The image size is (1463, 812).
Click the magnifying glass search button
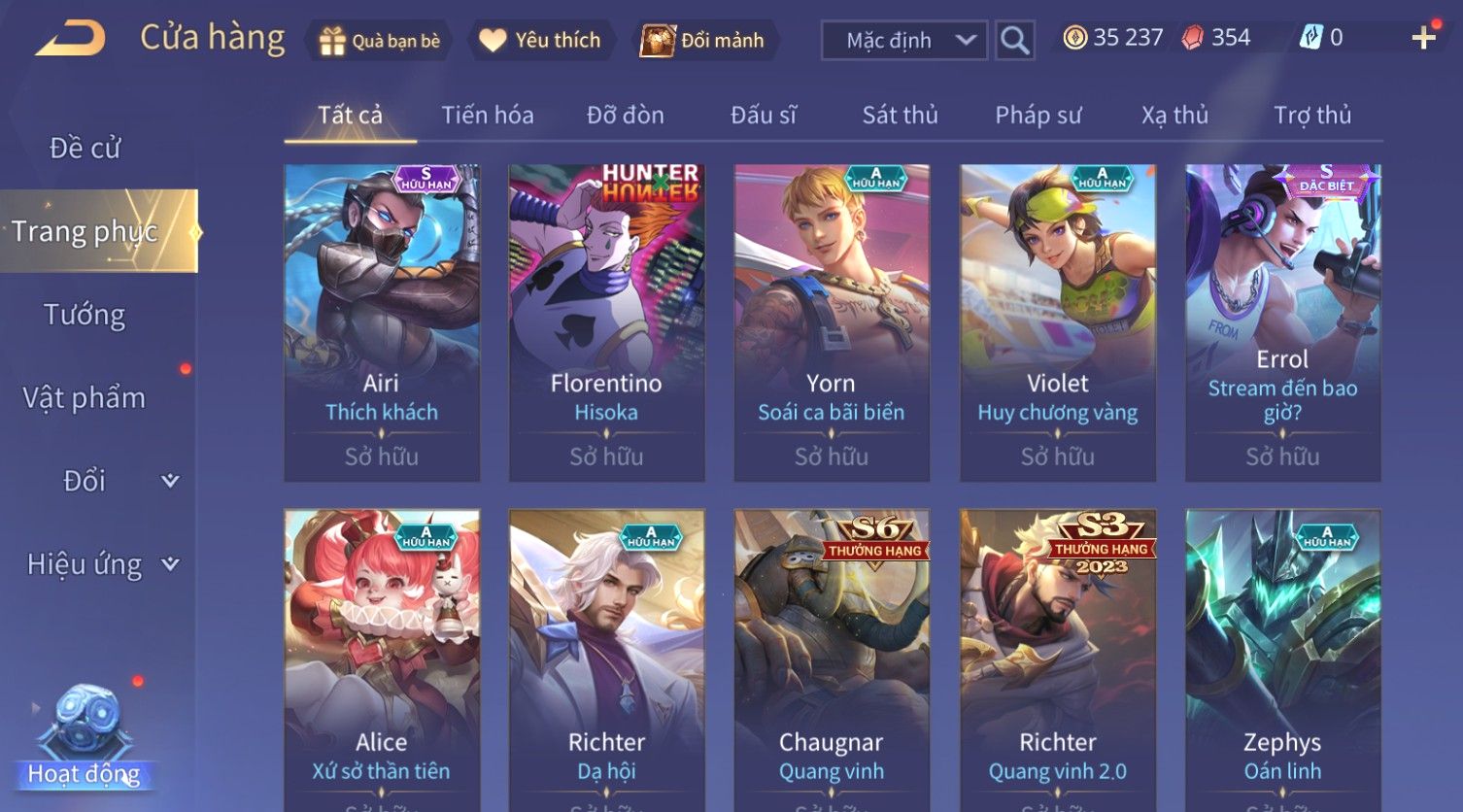(x=1014, y=41)
